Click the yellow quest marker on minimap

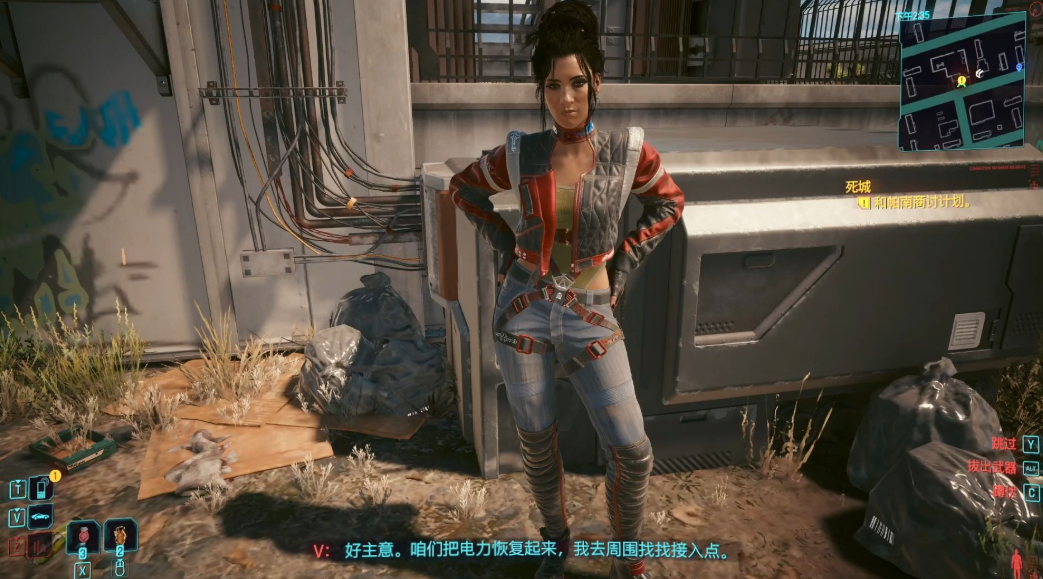coord(962,80)
